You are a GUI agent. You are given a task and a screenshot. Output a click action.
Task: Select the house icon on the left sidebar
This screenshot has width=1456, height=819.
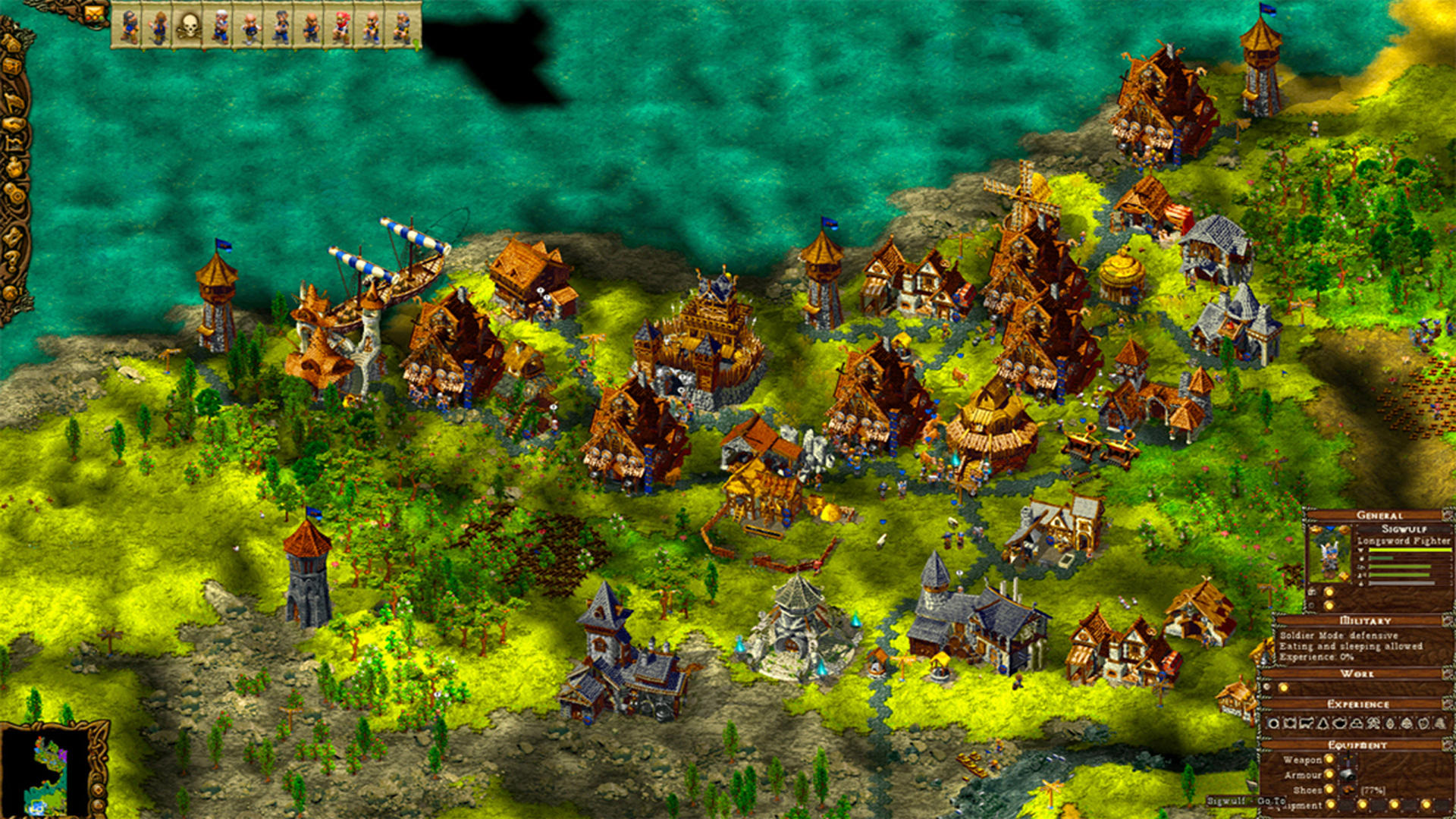[x=14, y=42]
